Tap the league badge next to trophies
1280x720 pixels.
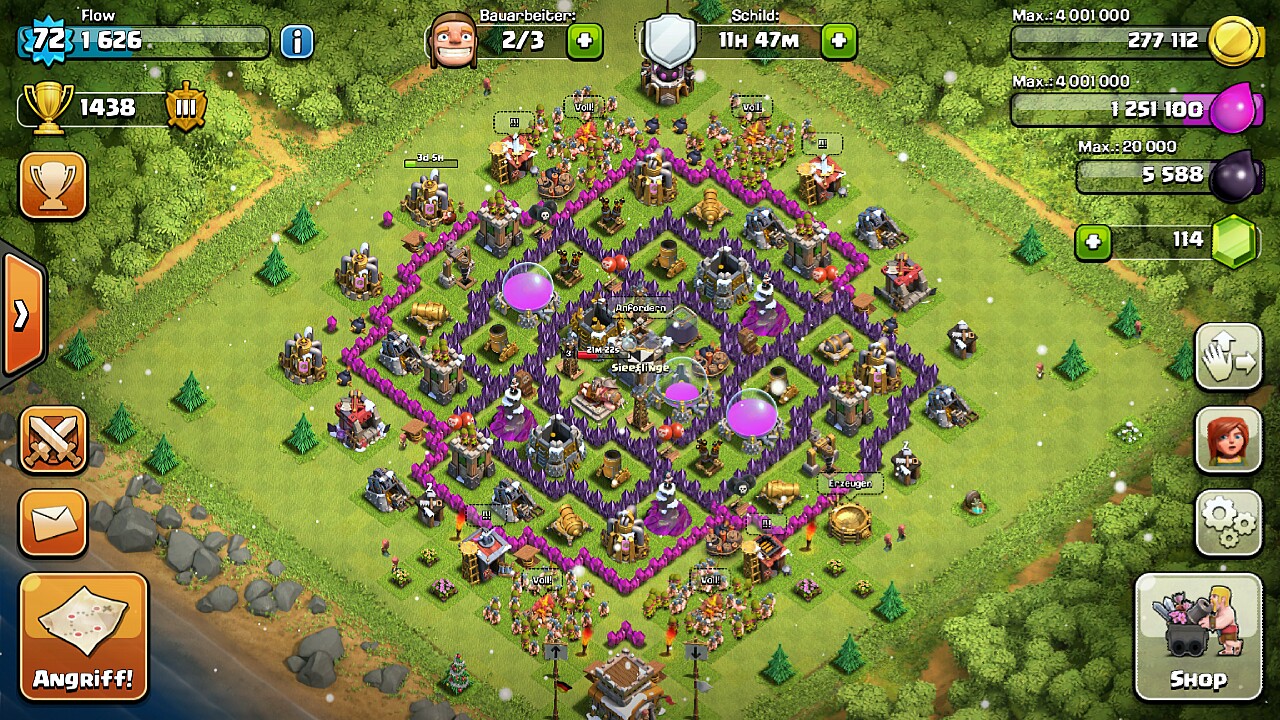[186, 107]
